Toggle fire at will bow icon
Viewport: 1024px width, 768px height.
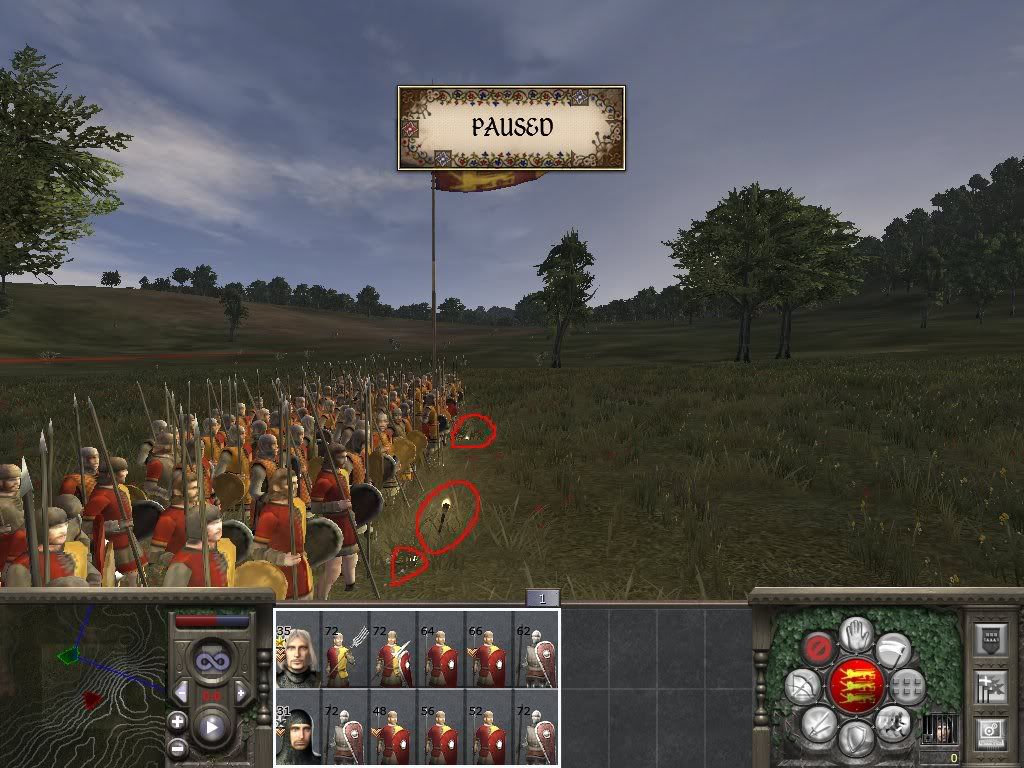tap(803, 686)
